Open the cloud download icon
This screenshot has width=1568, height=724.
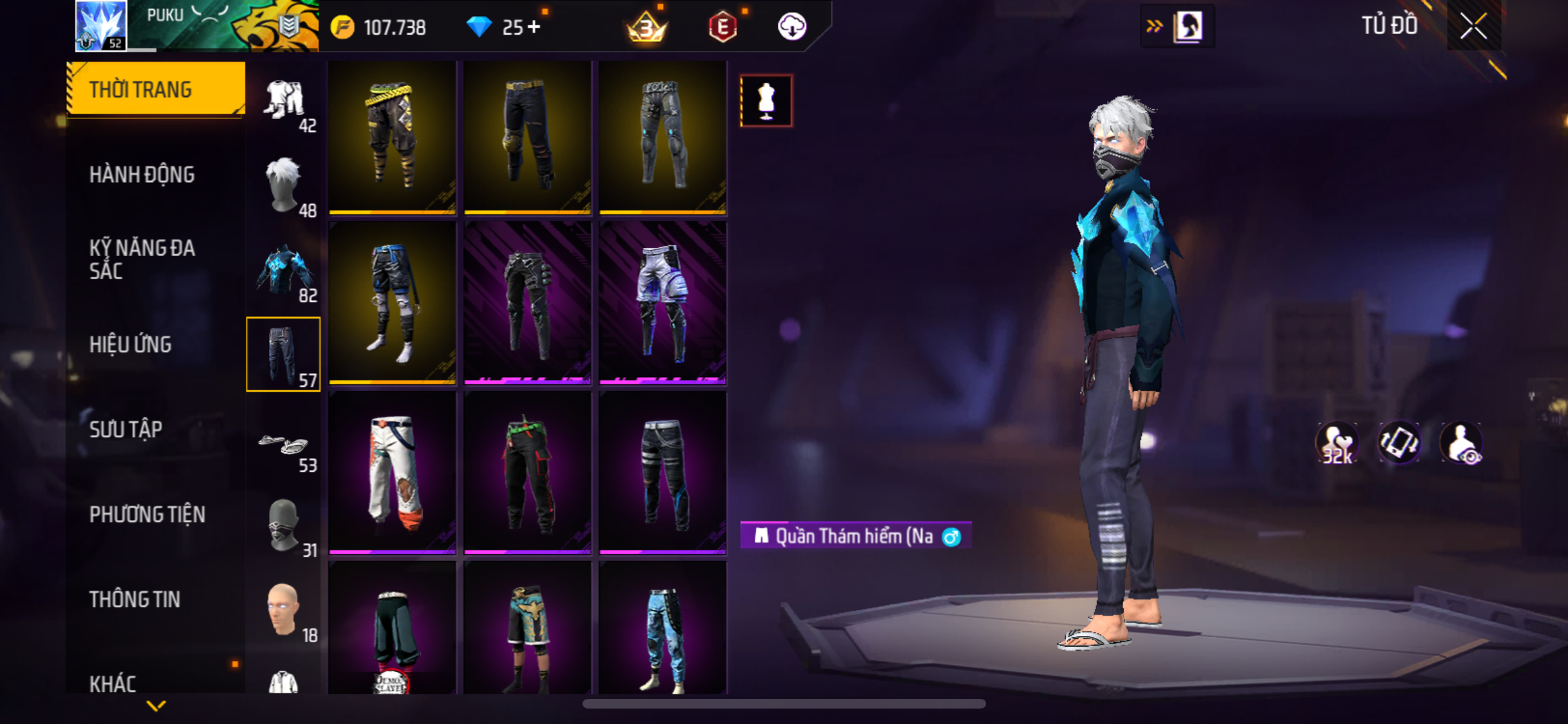pos(792,27)
